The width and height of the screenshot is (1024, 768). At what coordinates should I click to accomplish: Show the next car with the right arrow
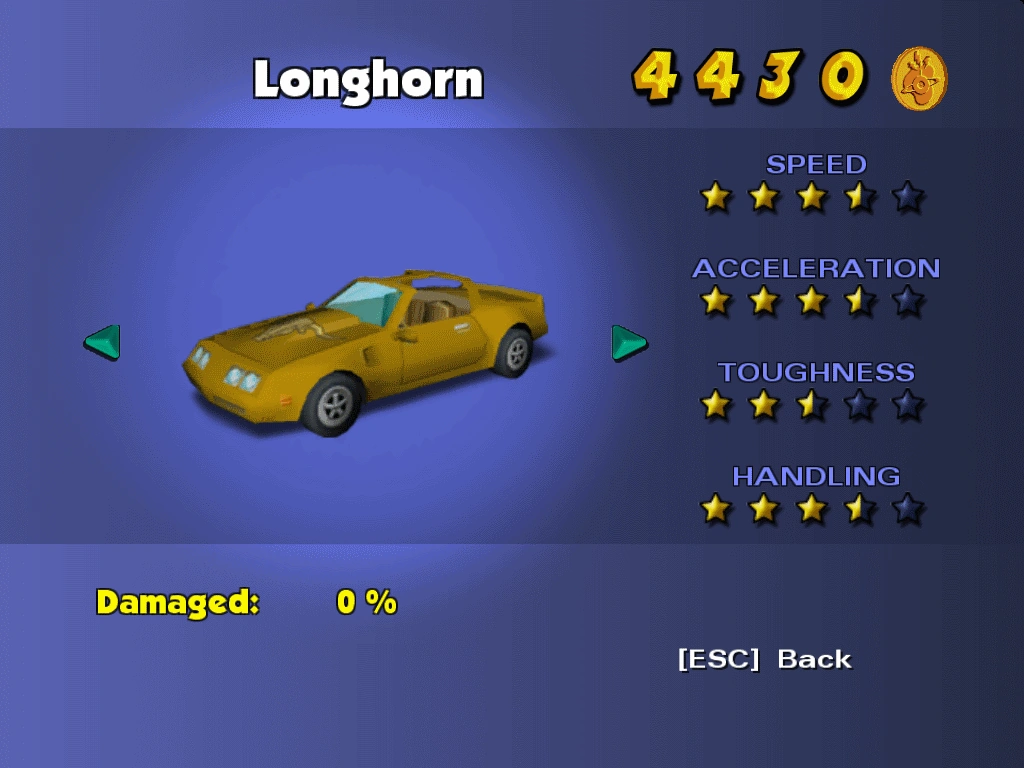[x=628, y=342]
